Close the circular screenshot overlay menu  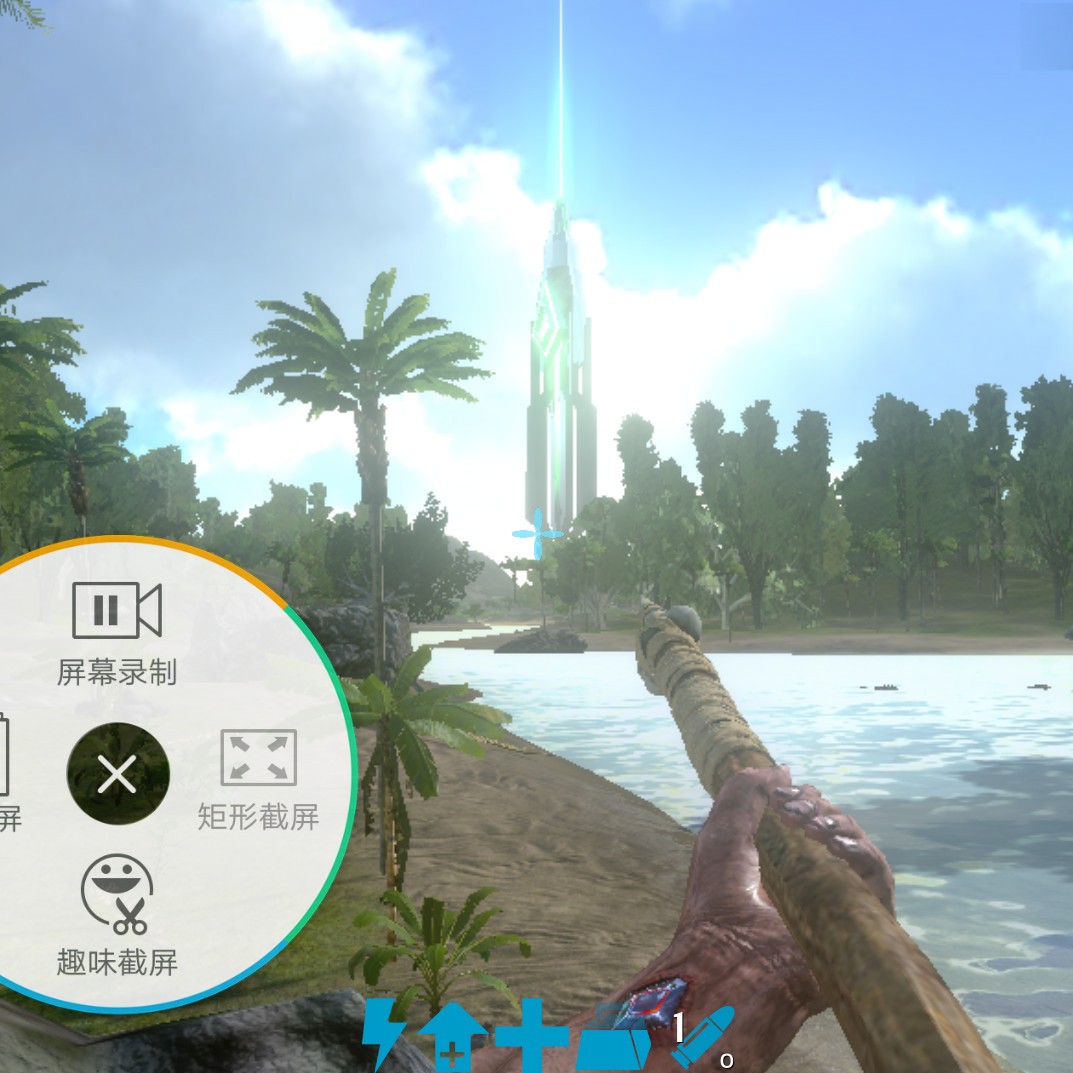click(118, 774)
